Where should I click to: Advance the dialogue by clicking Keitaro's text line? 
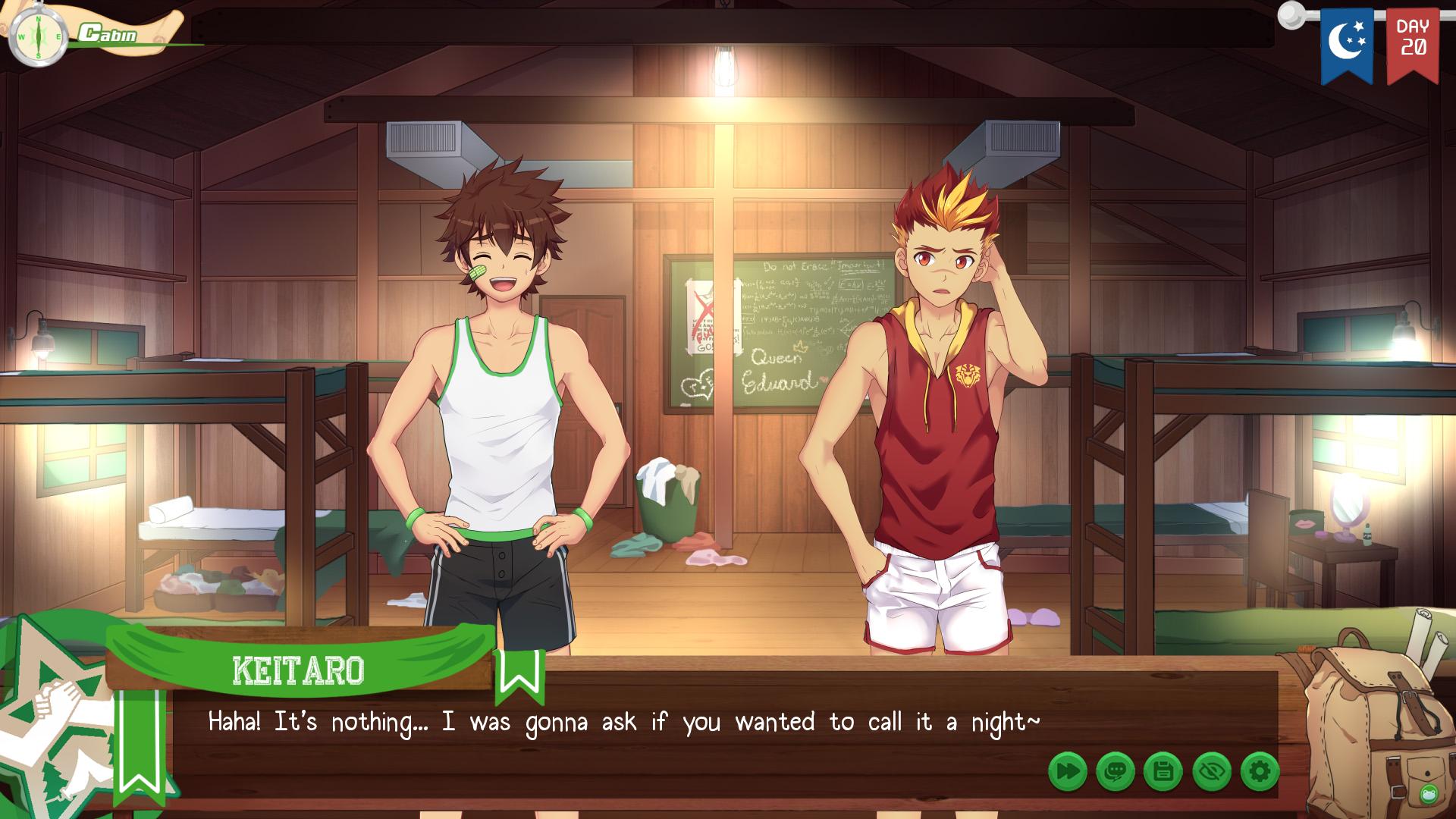(x=623, y=722)
